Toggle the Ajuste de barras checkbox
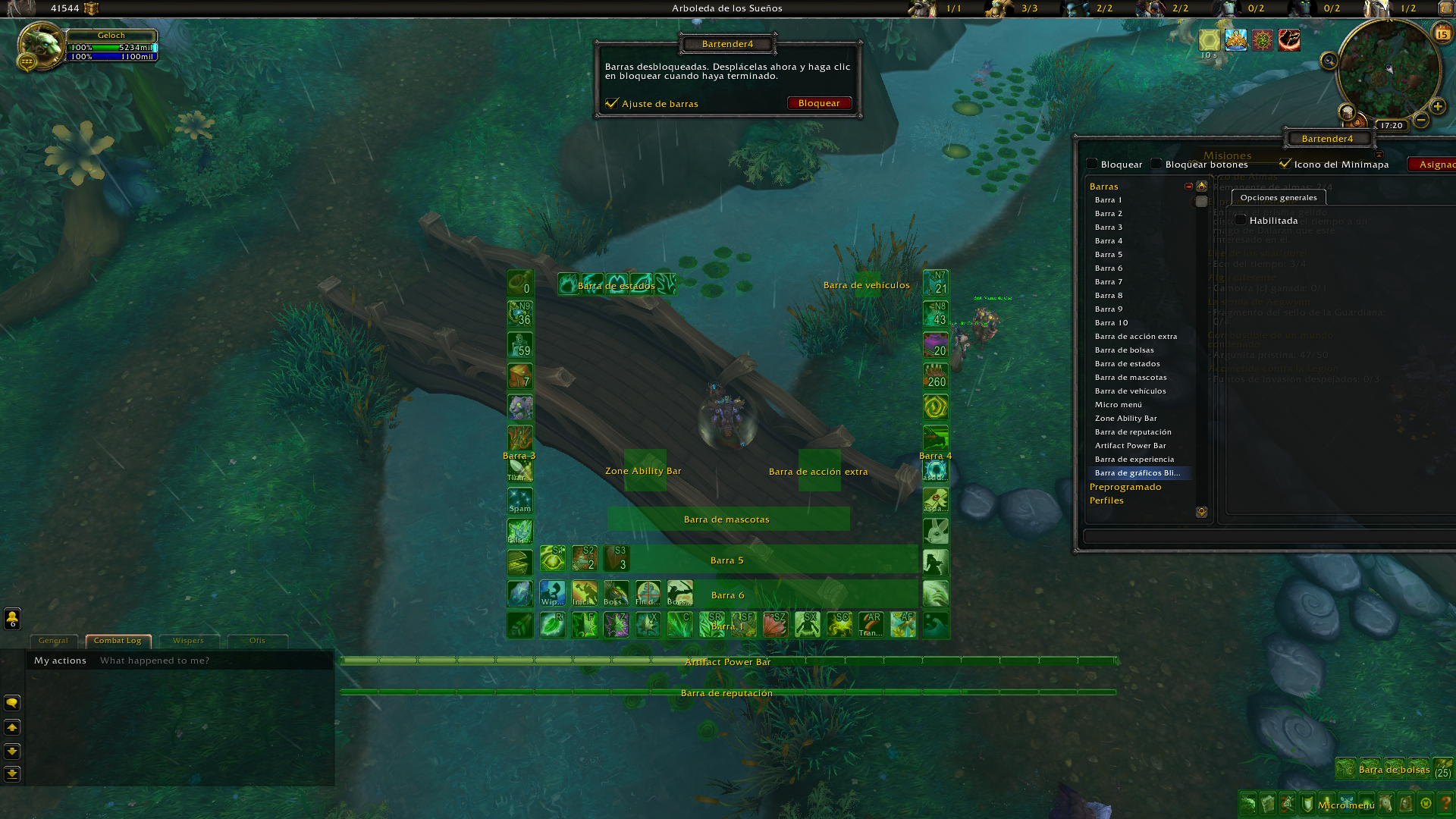The width and height of the screenshot is (1456, 819). coord(612,103)
